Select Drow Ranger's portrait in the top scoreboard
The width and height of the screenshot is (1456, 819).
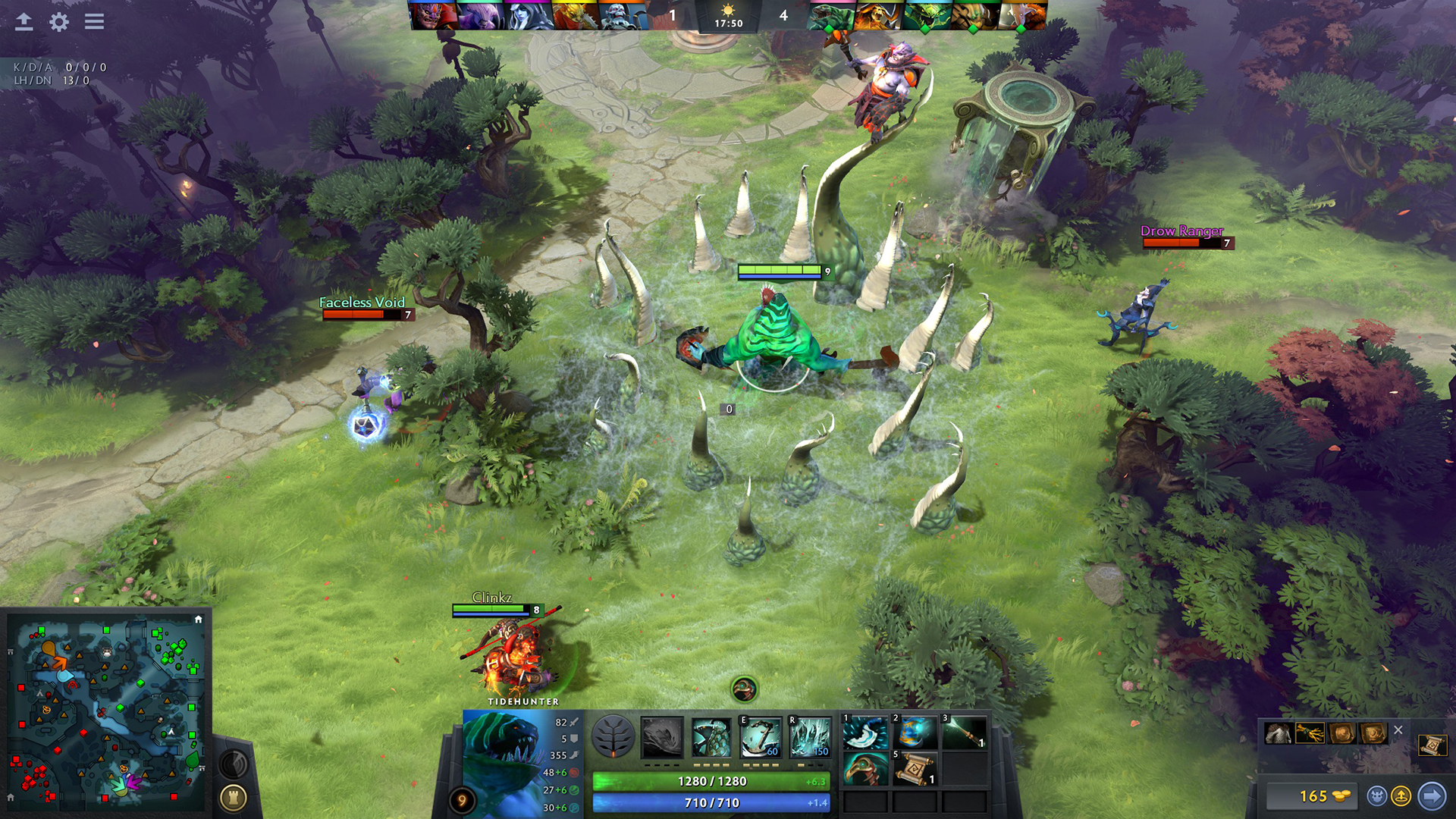(528, 15)
